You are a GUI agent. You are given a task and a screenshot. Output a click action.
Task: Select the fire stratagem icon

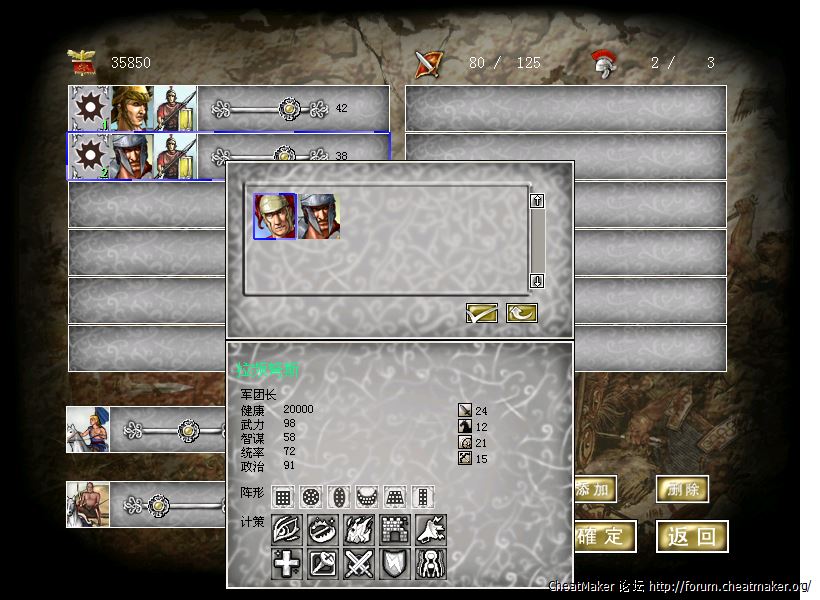click(359, 530)
